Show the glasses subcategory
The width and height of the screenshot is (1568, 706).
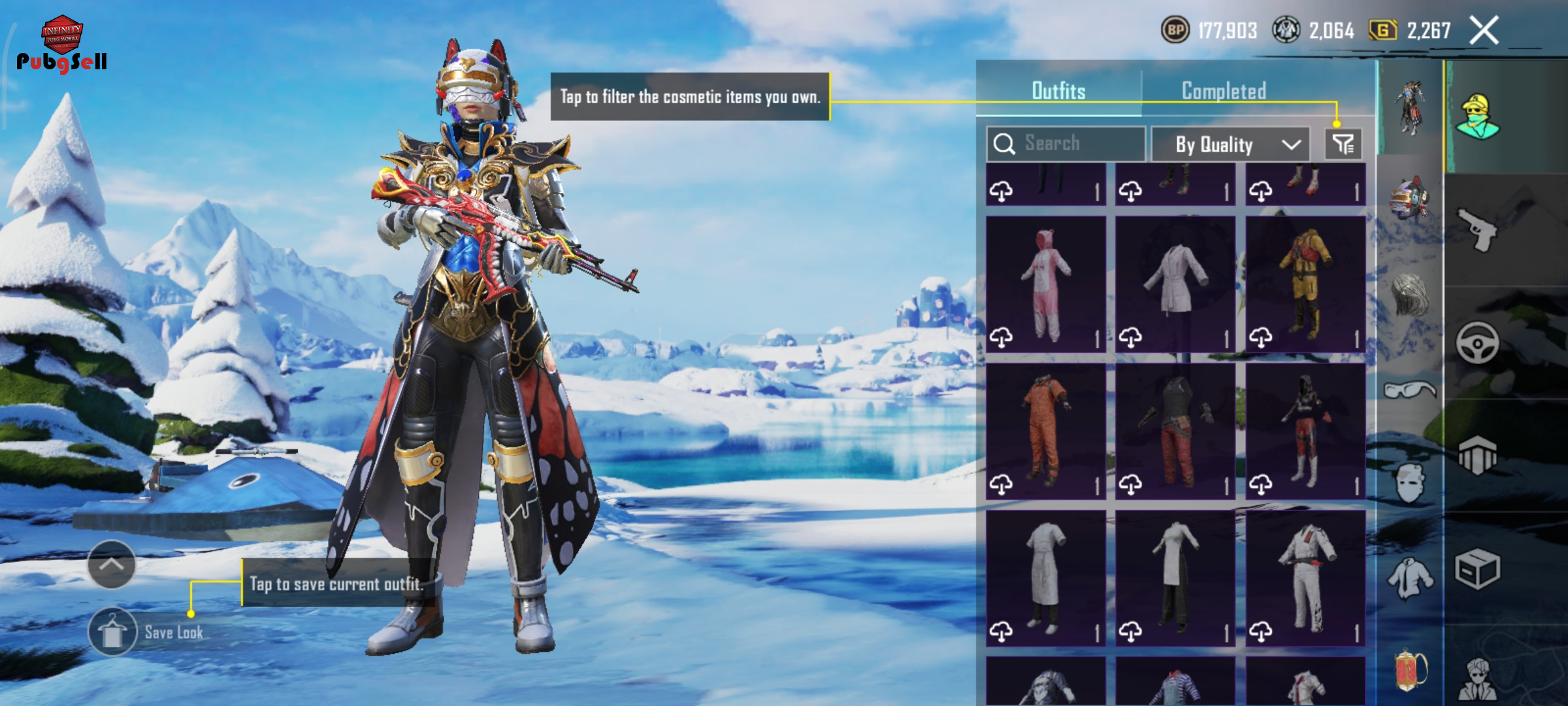click(1410, 390)
